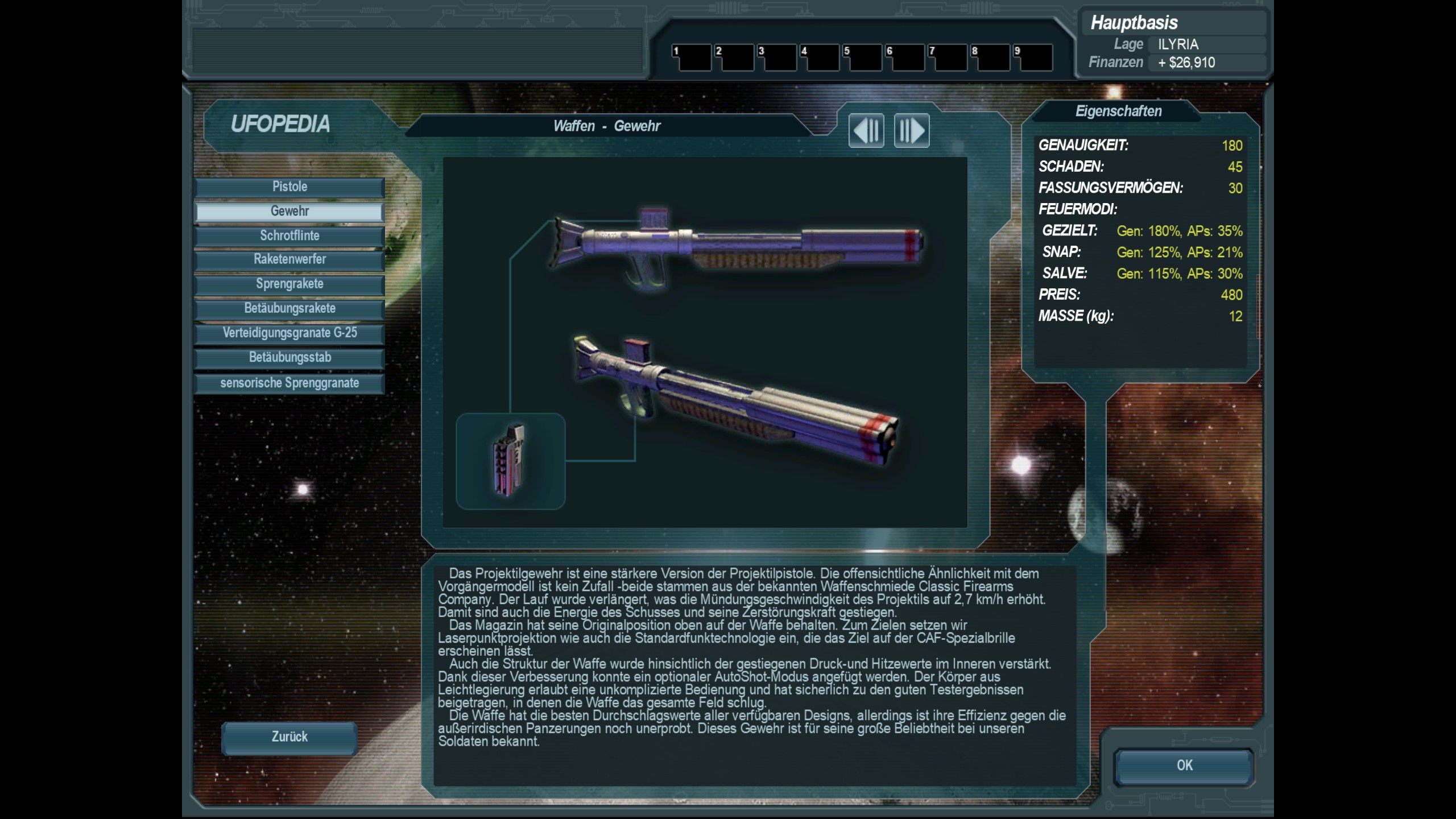Advance to the next Ufopedia article
Screen dimensions: 1456x819
click(912, 131)
